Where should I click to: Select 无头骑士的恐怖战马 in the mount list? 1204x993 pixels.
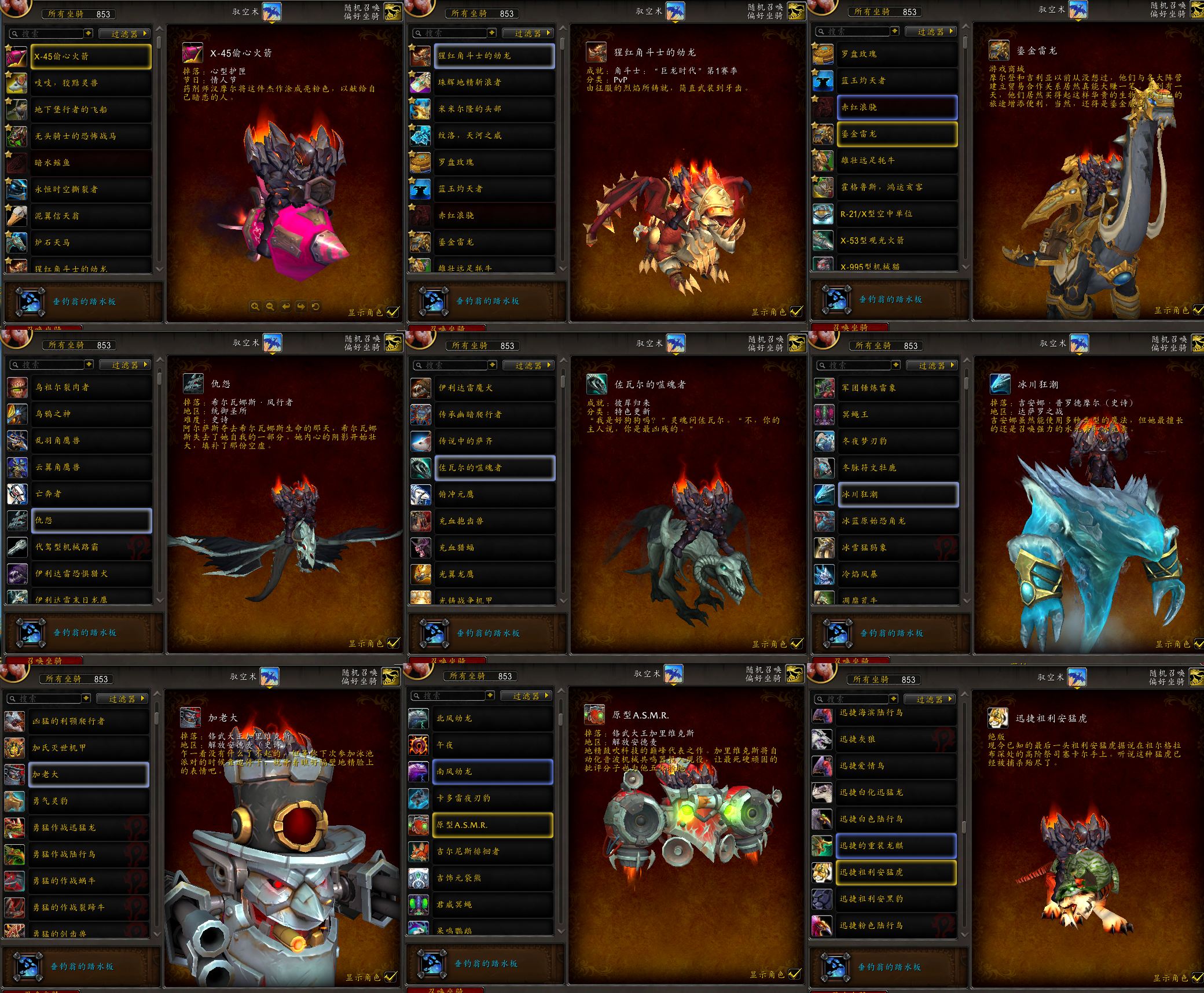[x=90, y=137]
